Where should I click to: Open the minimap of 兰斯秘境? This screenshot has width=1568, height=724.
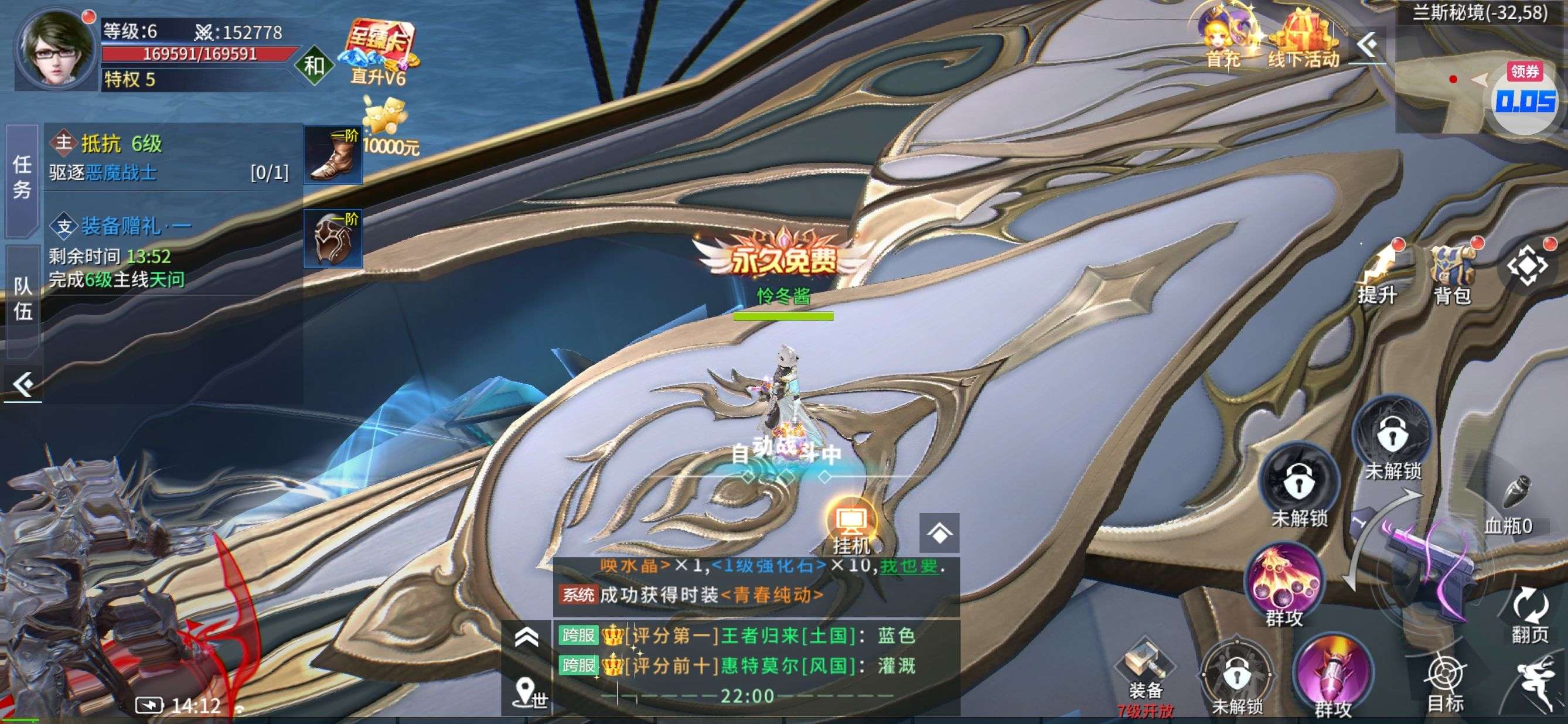coord(1448,79)
